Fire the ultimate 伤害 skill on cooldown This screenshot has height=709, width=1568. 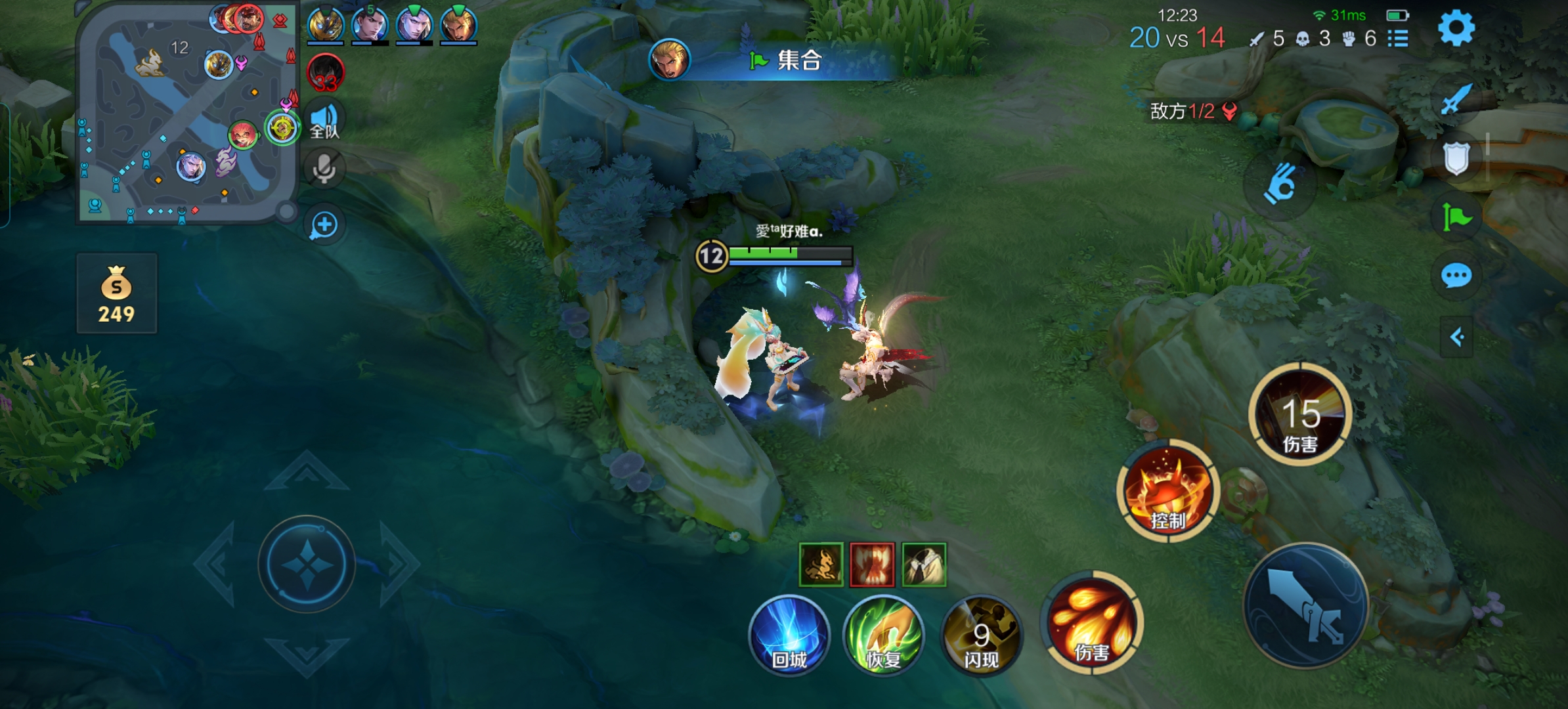pyautogui.click(x=1300, y=414)
